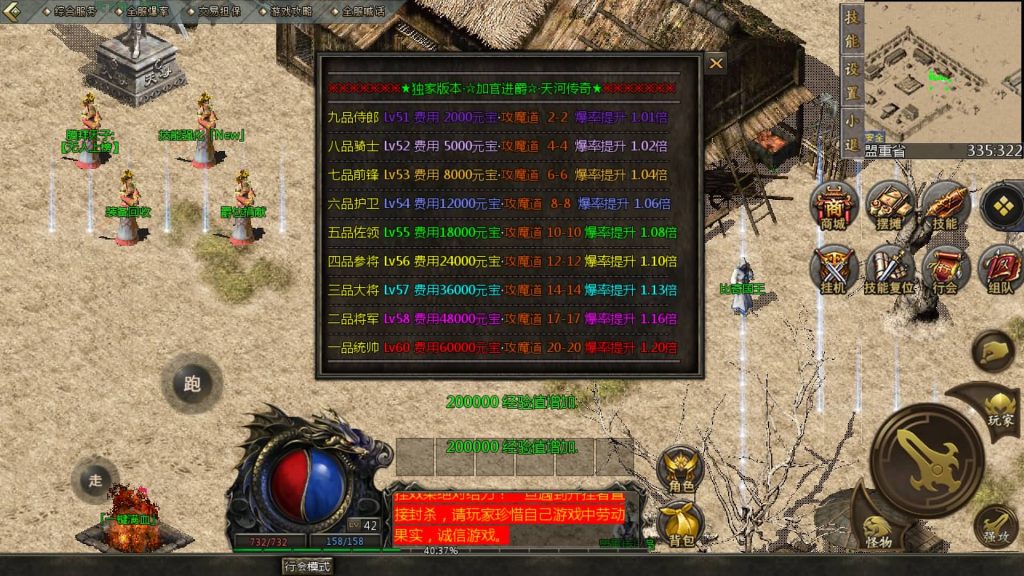Open the 全服喊话 server shout menu

pyautogui.click(x=361, y=11)
